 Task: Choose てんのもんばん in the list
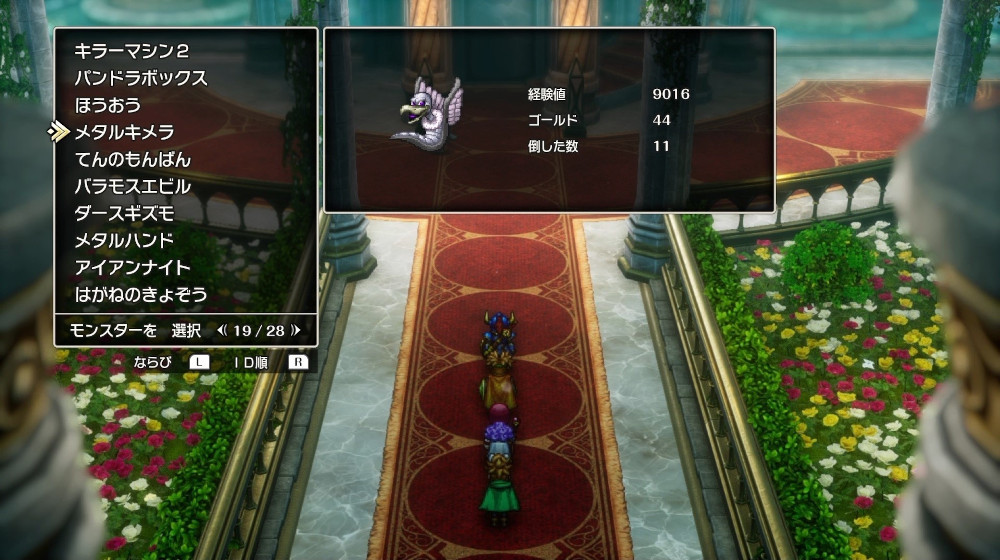[x=132, y=159]
